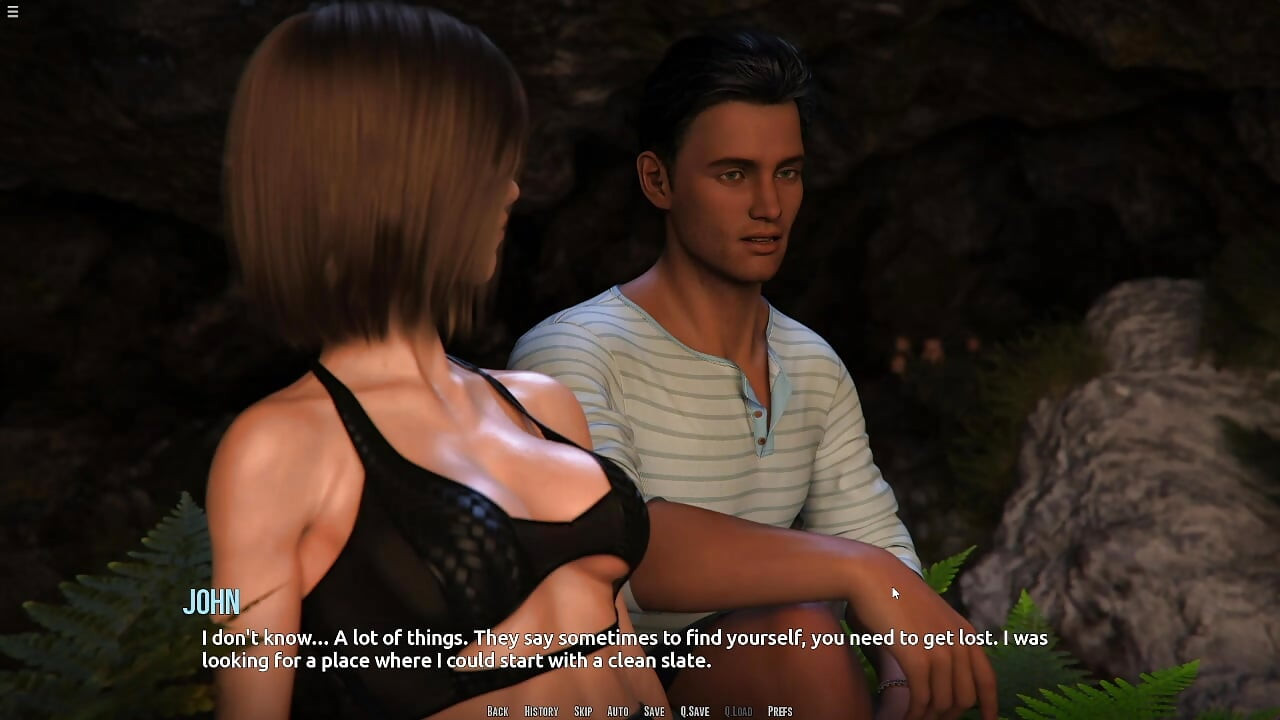This screenshot has height=720, width=1280.
Task: Open the hamburger menu icon
Action: tap(13, 12)
